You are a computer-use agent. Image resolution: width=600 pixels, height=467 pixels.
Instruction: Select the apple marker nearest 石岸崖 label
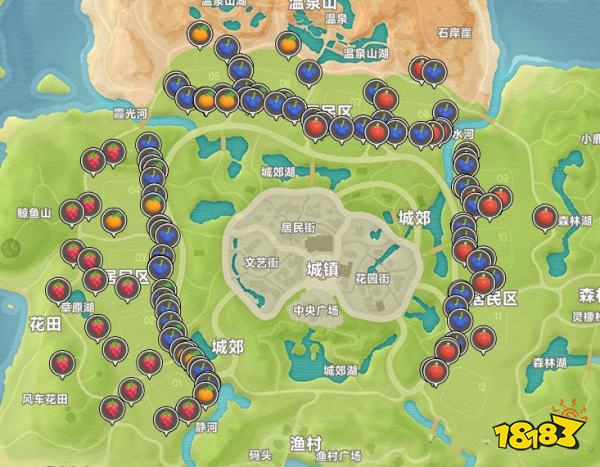point(420,68)
